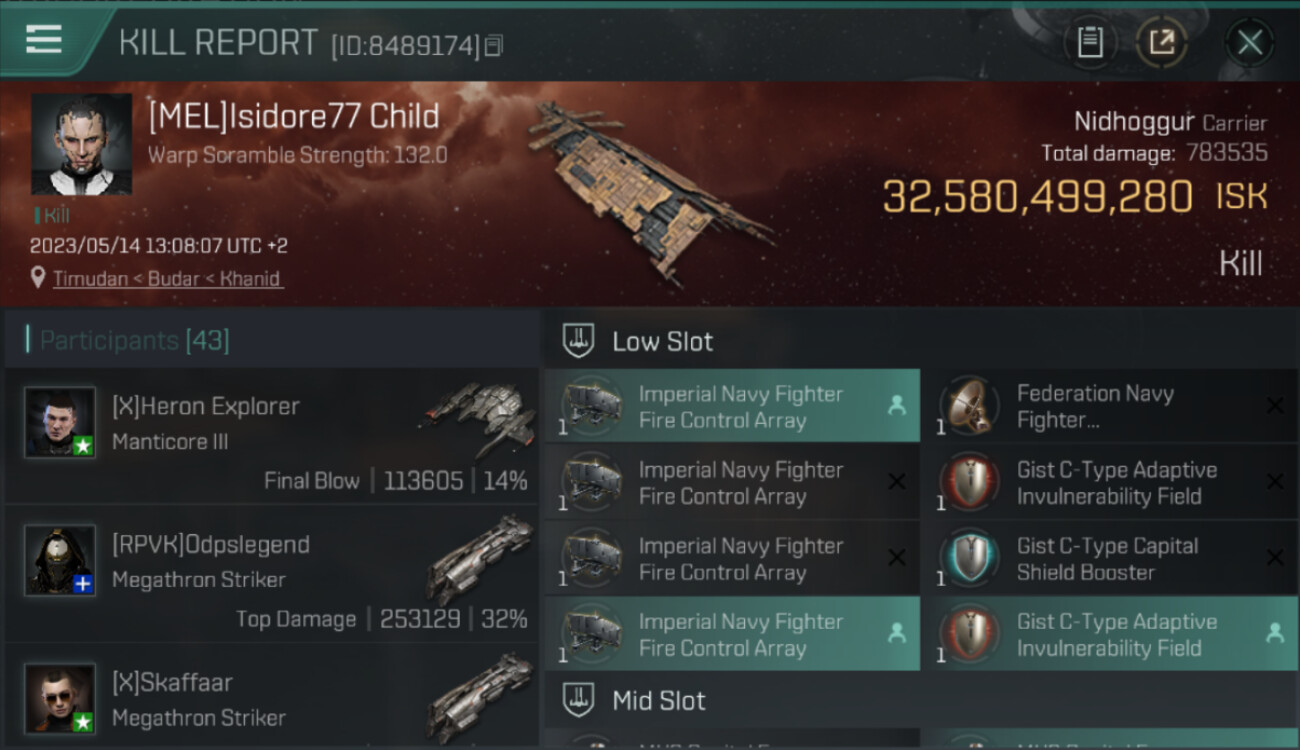The height and width of the screenshot is (750, 1300).
Task: Open the Timudan < Budar < Khanid location link
Action: click(168, 279)
